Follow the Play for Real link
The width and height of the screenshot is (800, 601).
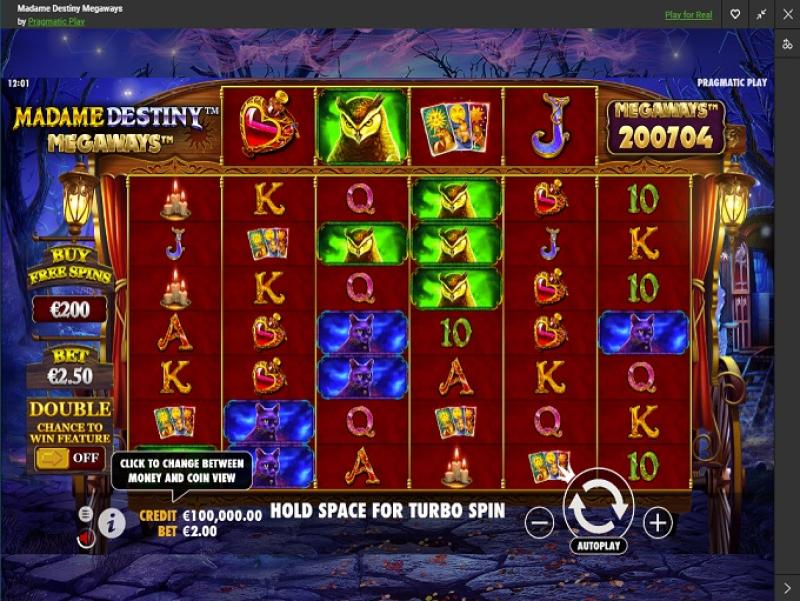click(x=689, y=15)
